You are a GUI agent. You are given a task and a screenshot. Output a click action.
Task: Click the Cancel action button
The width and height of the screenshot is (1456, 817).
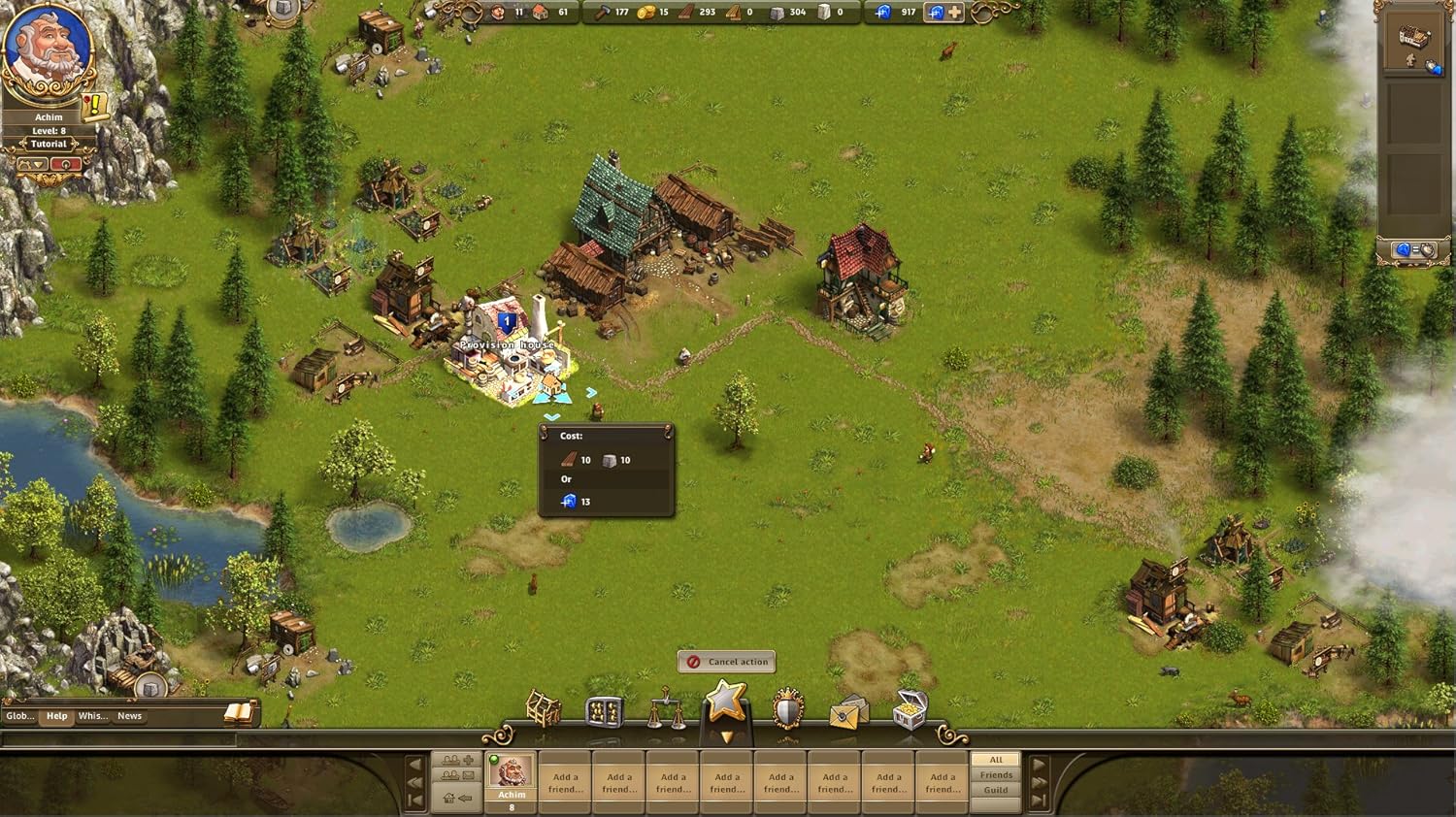pyautogui.click(x=726, y=662)
